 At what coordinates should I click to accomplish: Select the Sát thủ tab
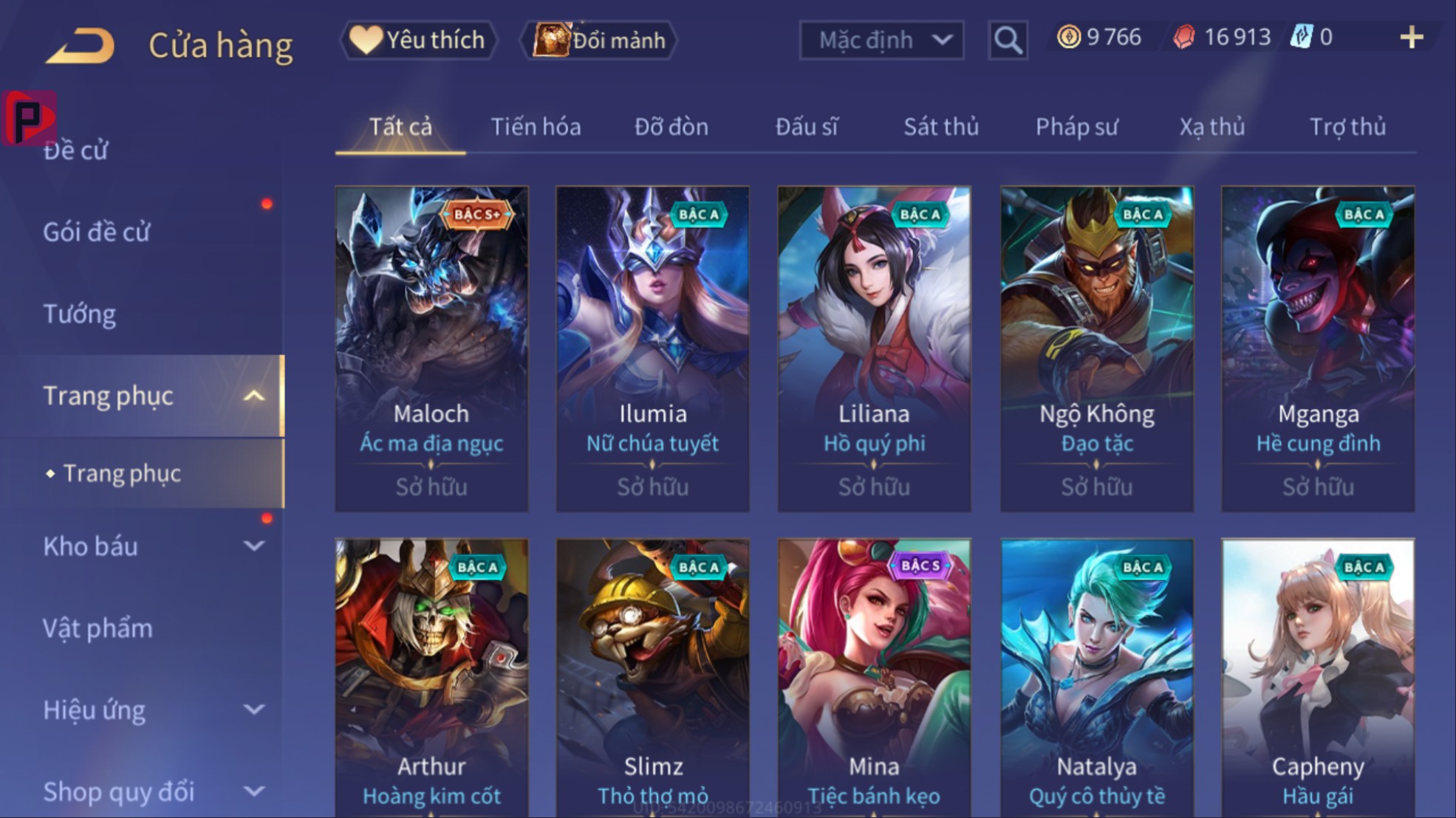(x=941, y=127)
